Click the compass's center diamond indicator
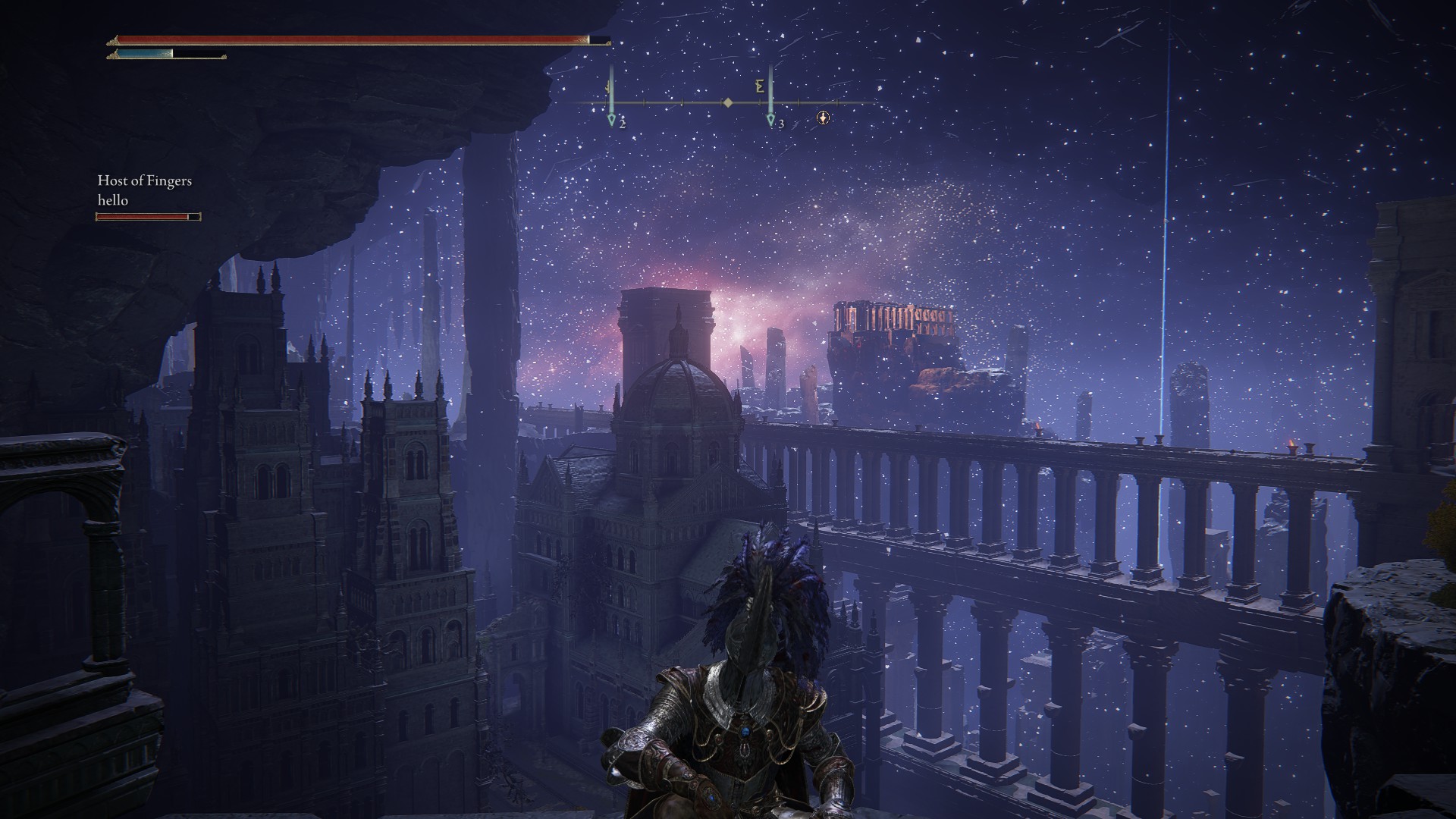This screenshot has width=1456, height=819. 728,102
